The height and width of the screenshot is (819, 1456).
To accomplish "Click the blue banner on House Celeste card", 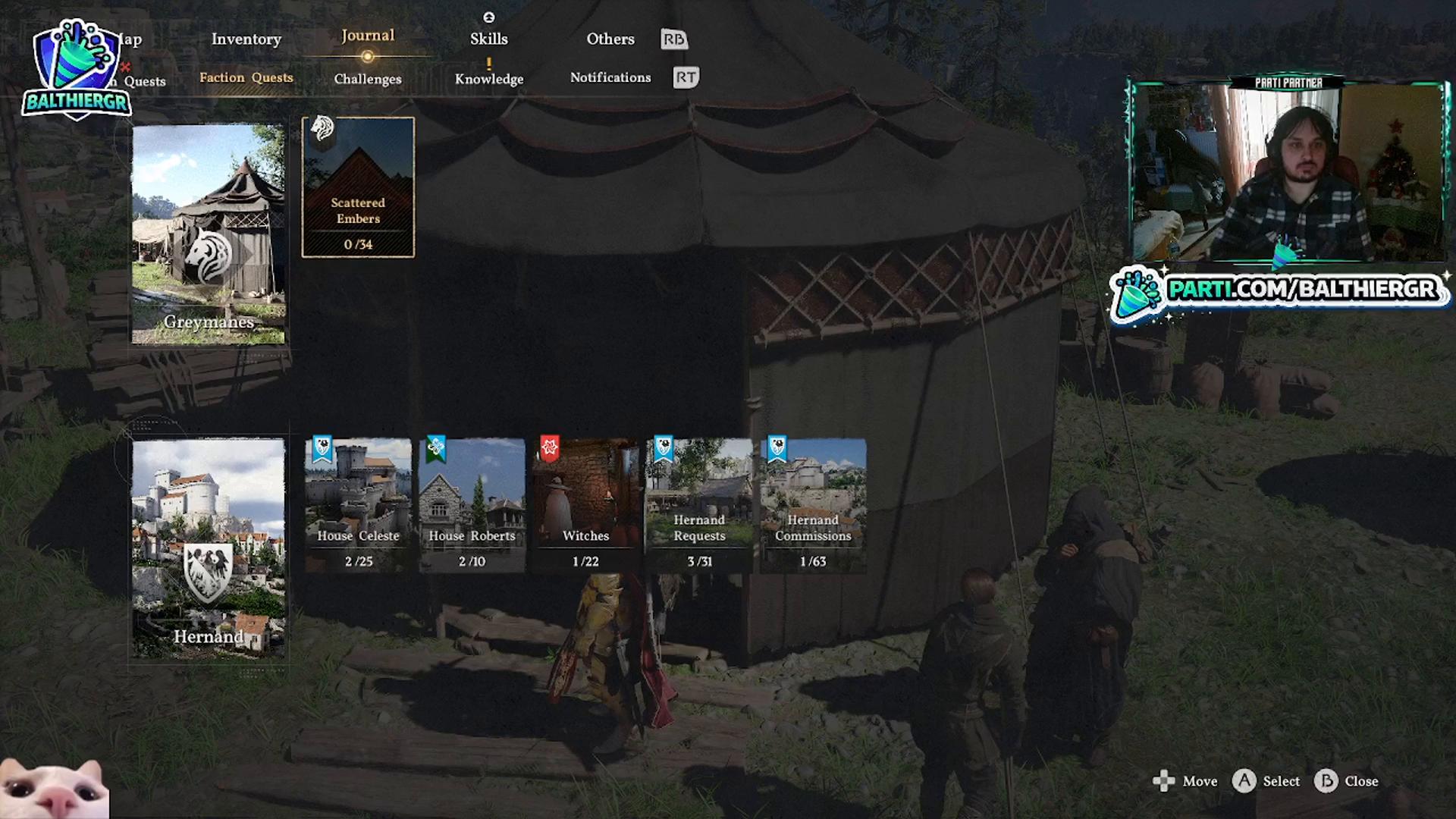I will tap(322, 450).
